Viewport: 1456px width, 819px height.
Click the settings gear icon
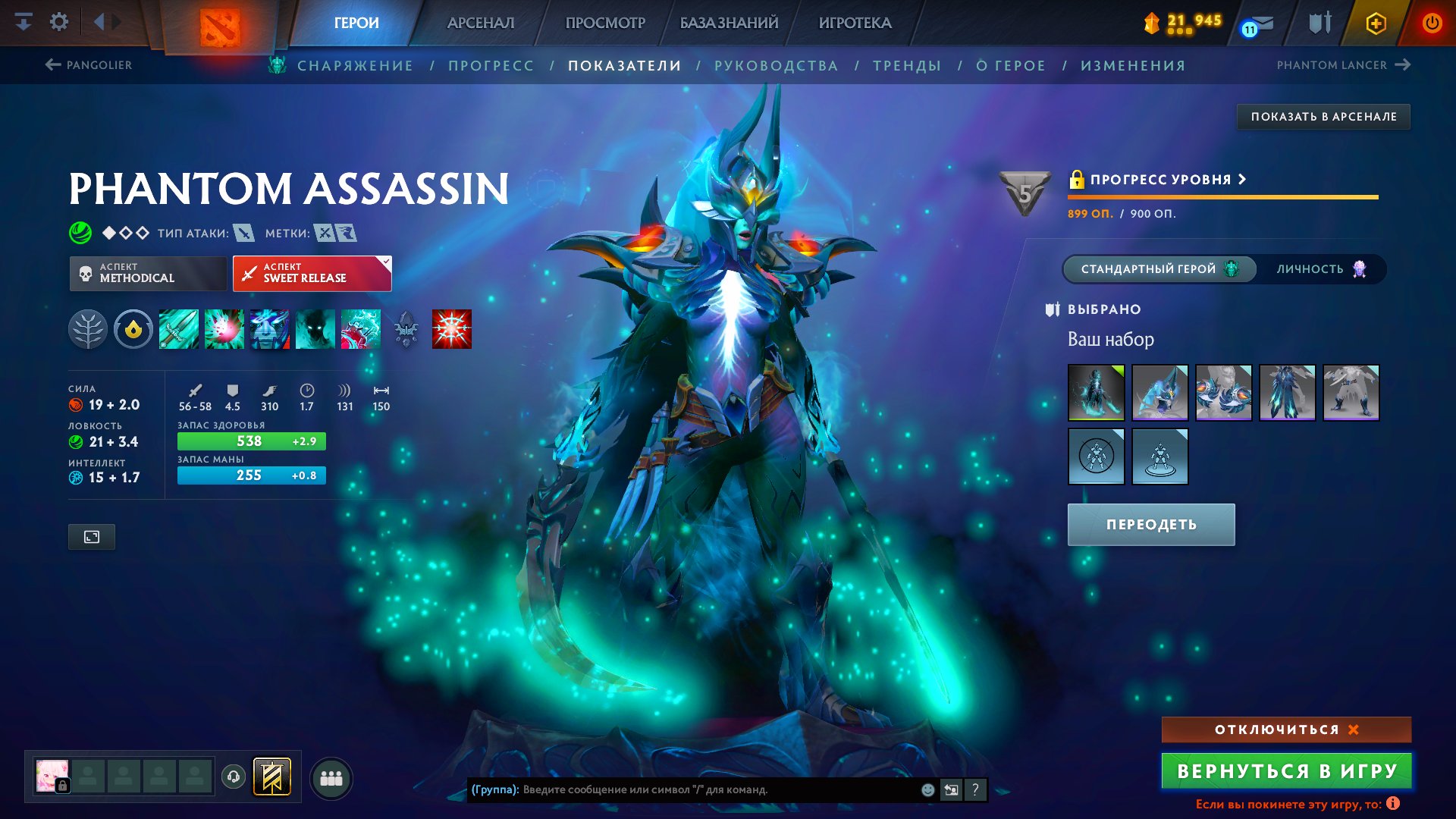pos(59,21)
